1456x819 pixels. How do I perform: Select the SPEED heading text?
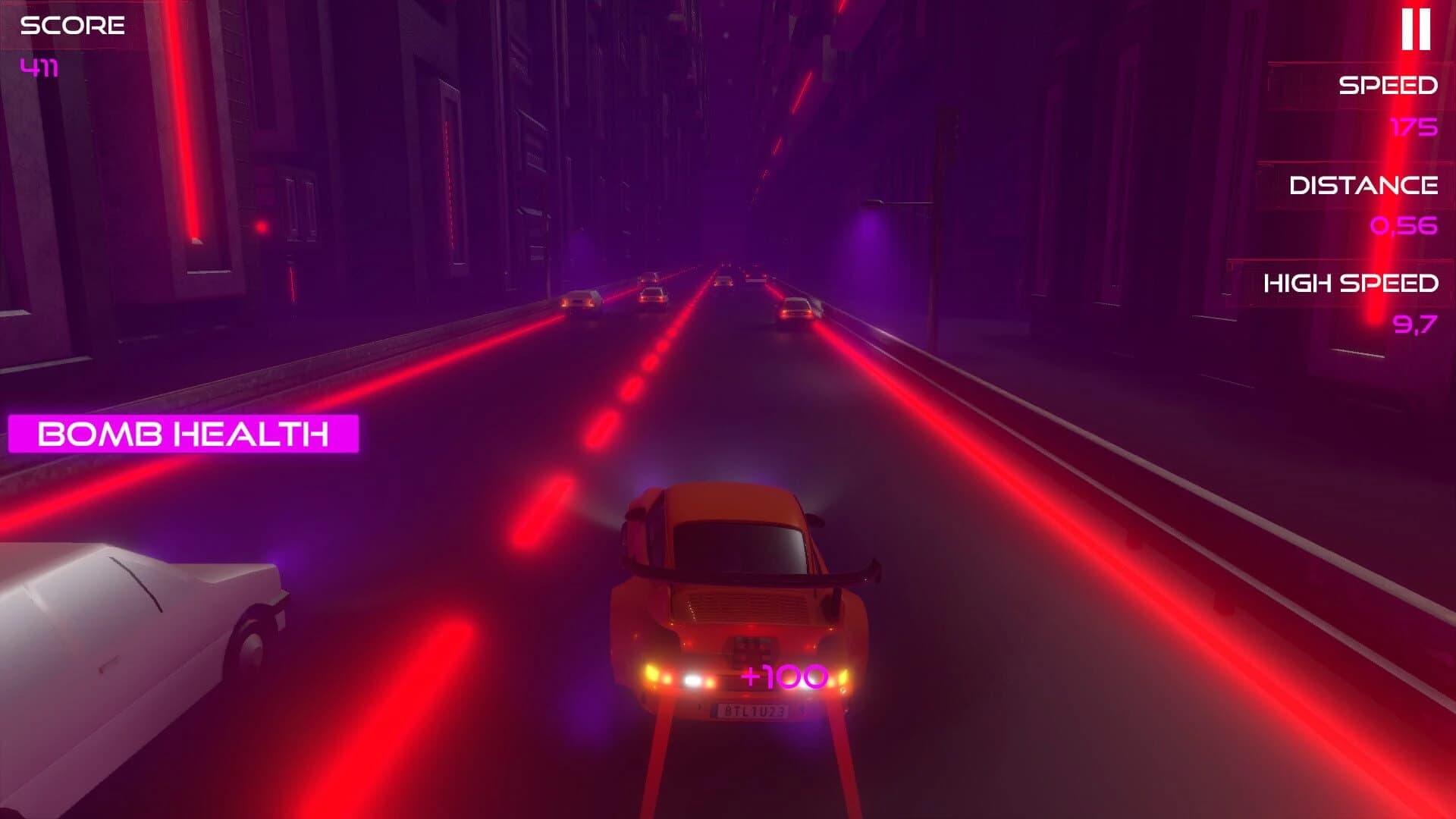(x=1386, y=85)
